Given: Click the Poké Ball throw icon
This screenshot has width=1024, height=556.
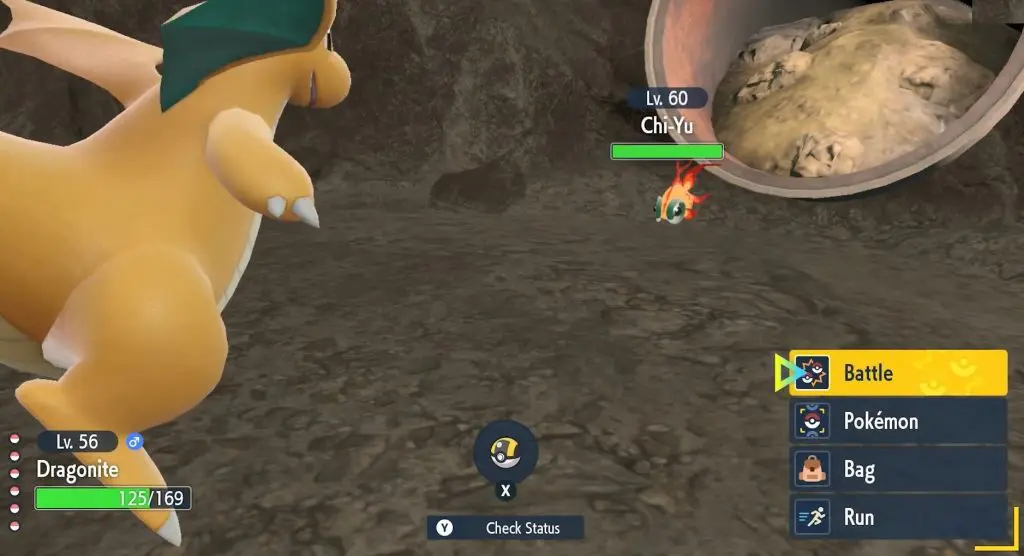Looking at the screenshot, I should (x=505, y=453).
